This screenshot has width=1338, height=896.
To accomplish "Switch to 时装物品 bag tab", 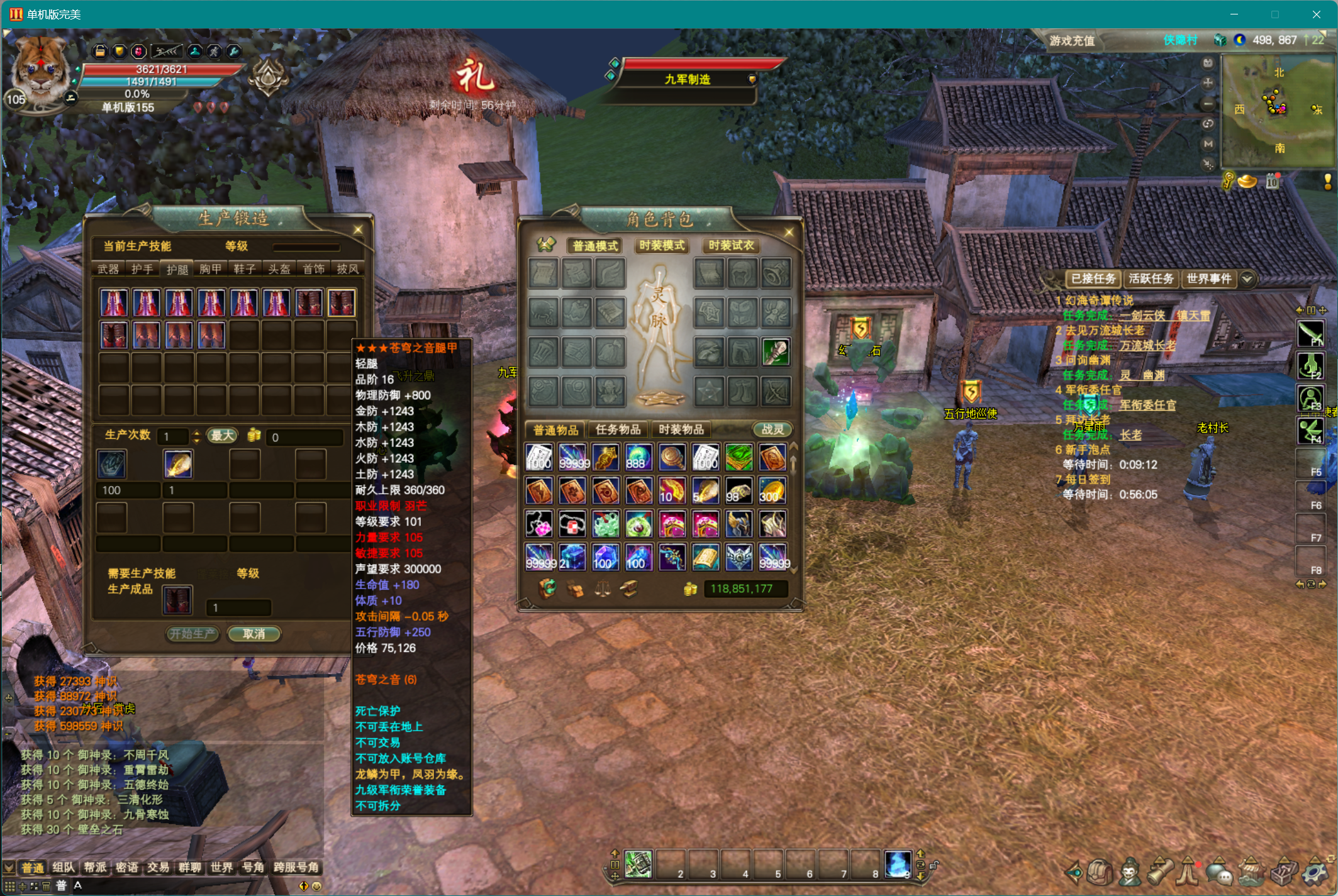I will [681, 429].
